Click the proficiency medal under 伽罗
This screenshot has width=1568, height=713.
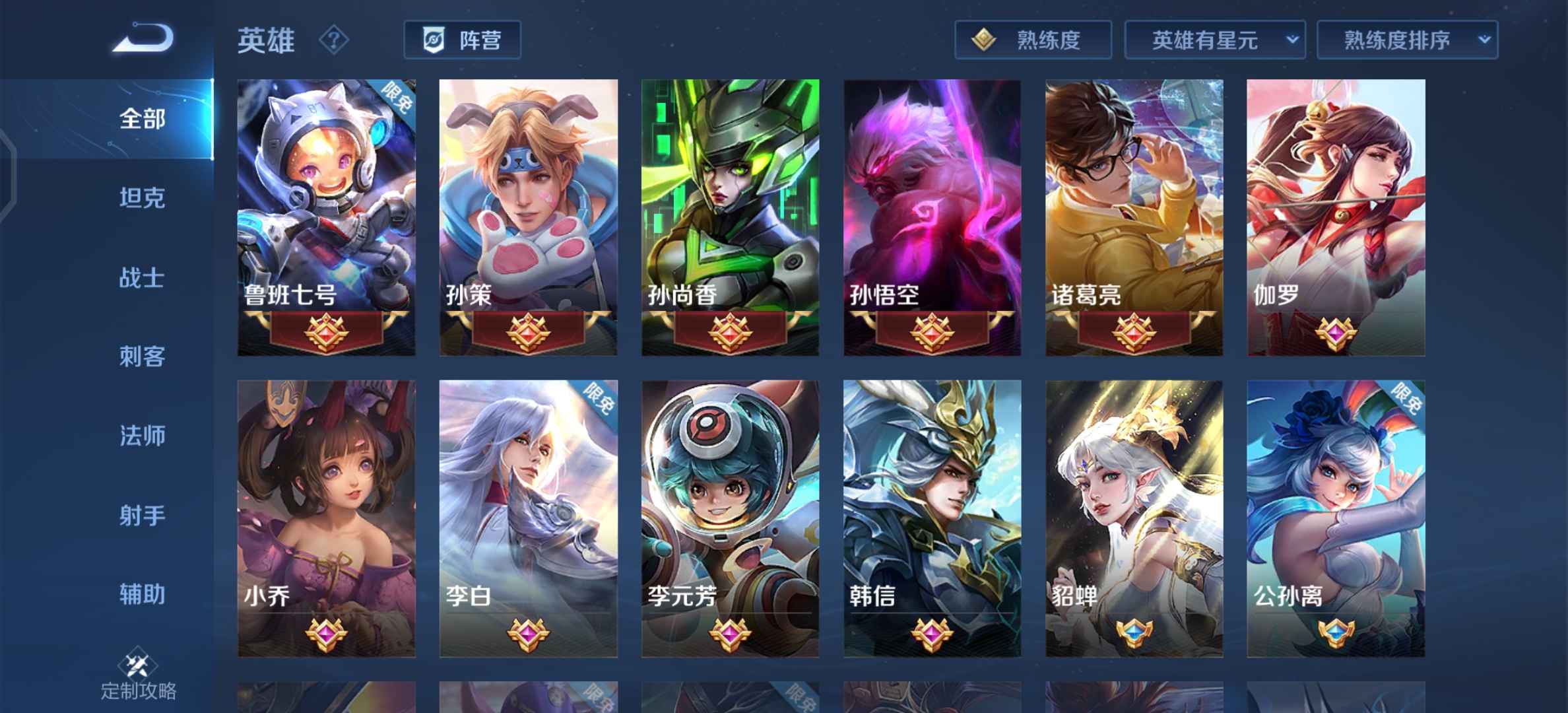coord(1334,335)
